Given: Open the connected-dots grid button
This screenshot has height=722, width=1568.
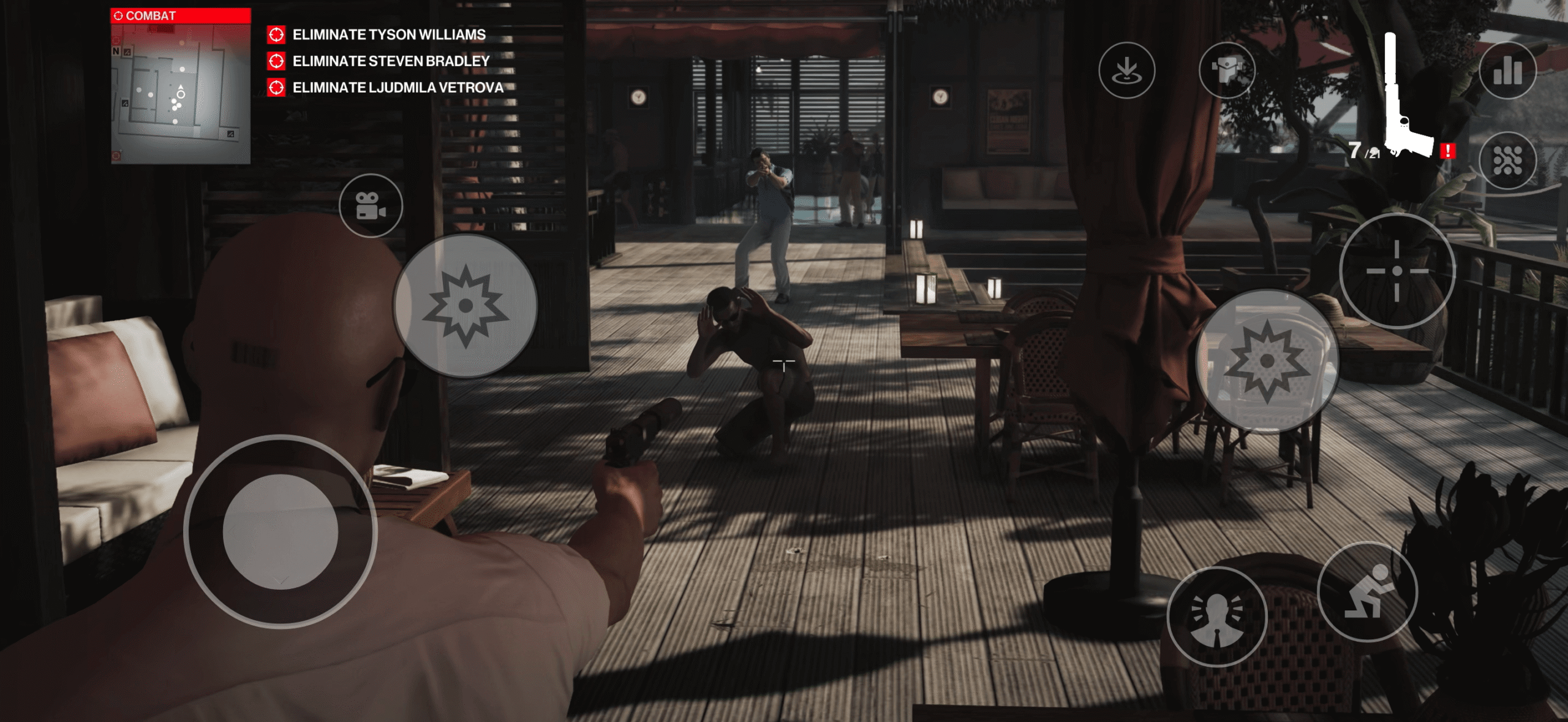Looking at the screenshot, I should pyautogui.click(x=1507, y=161).
